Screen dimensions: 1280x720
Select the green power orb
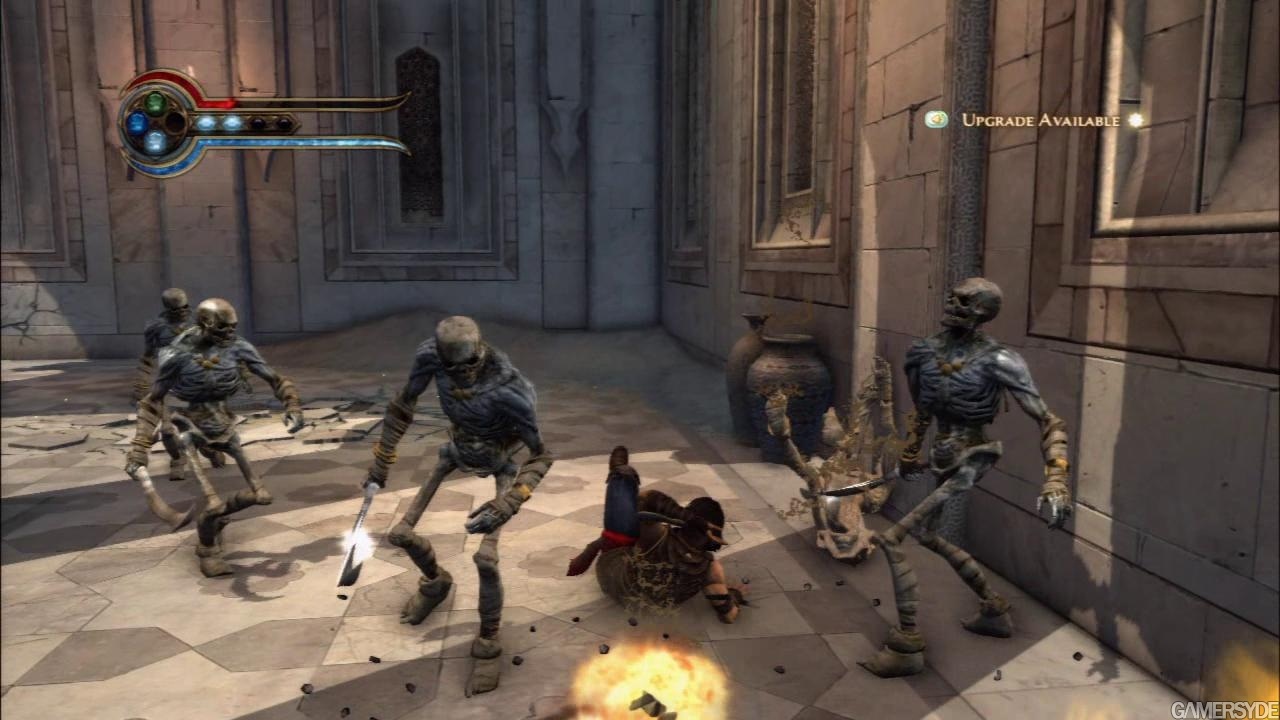click(x=155, y=101)
